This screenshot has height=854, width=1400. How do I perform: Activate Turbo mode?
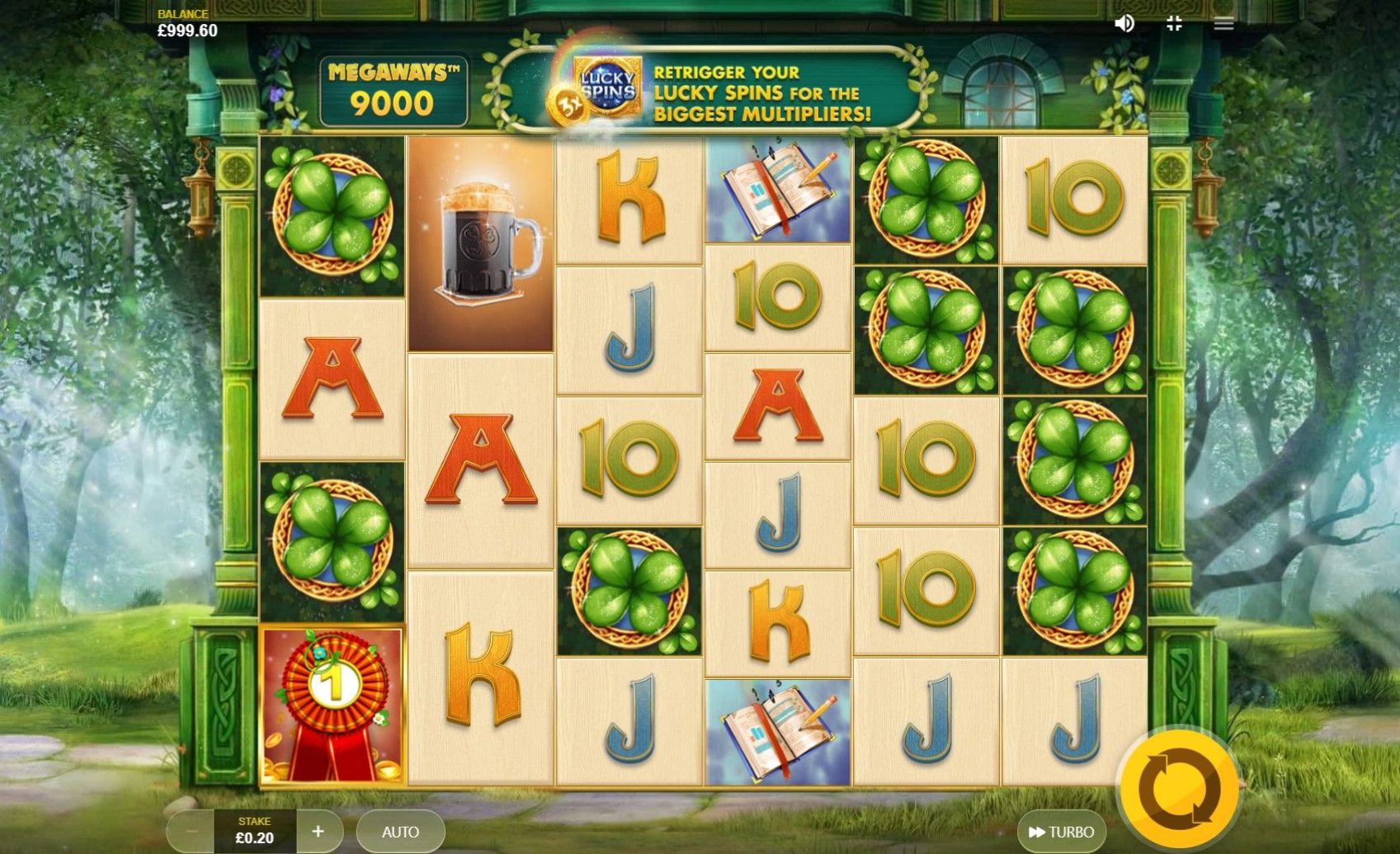(1062, 832)
